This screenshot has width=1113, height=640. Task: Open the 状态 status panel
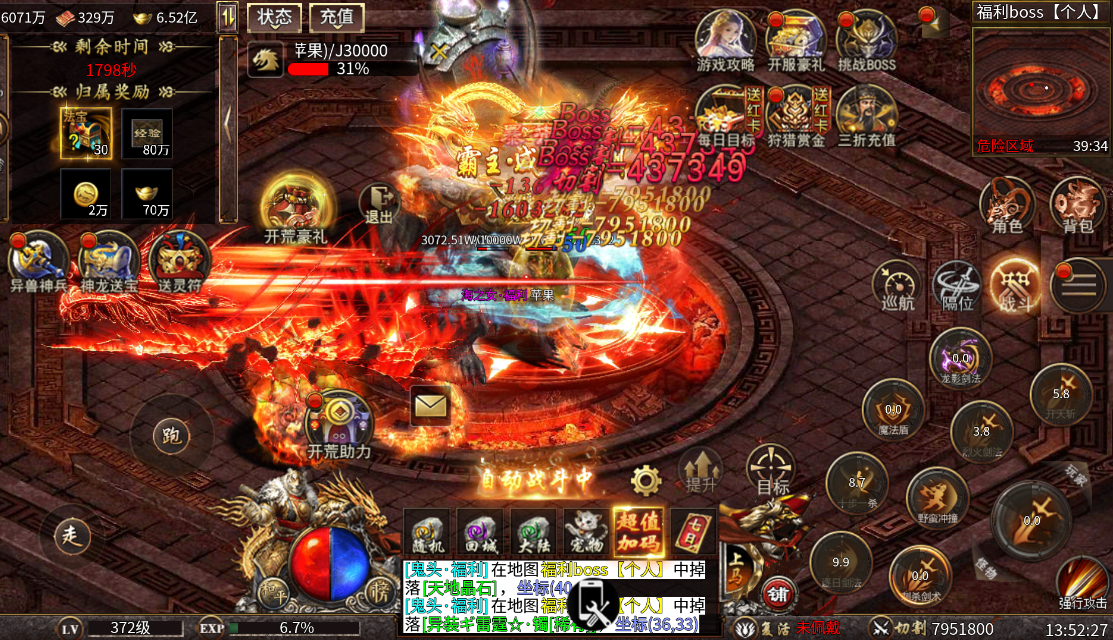coord(274,17)
